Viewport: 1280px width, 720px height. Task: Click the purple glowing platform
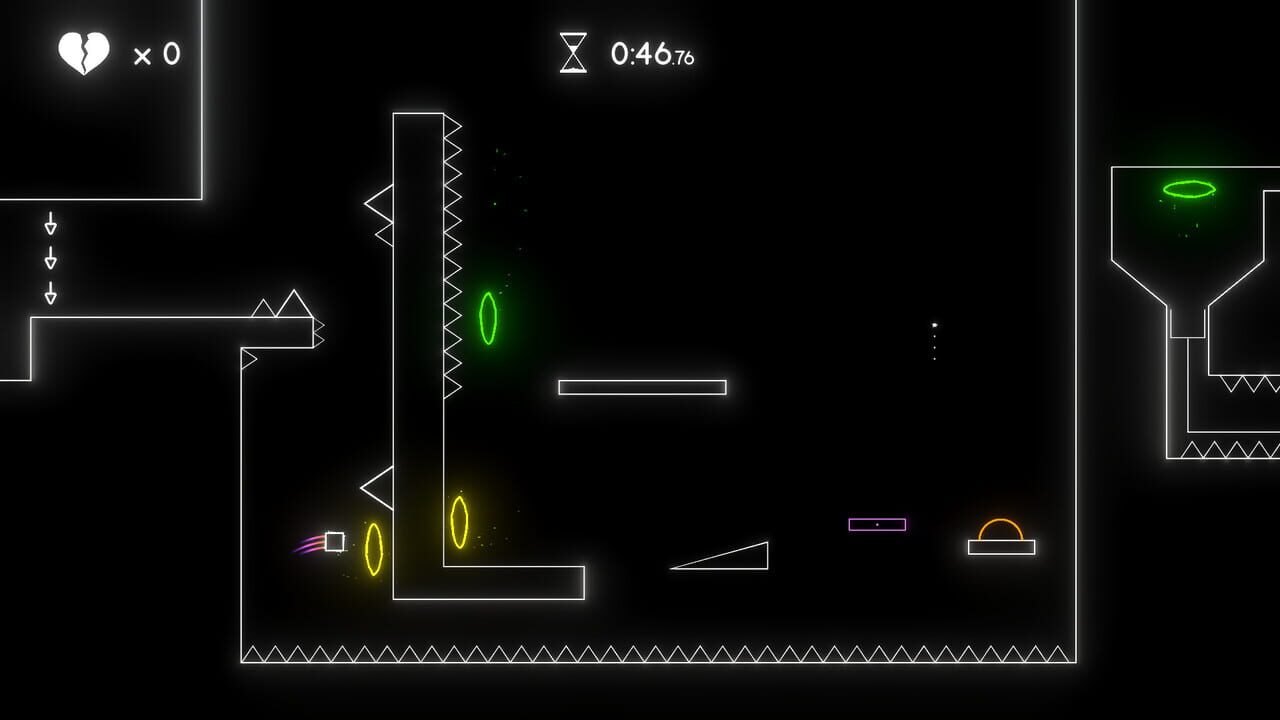(878, 522)
